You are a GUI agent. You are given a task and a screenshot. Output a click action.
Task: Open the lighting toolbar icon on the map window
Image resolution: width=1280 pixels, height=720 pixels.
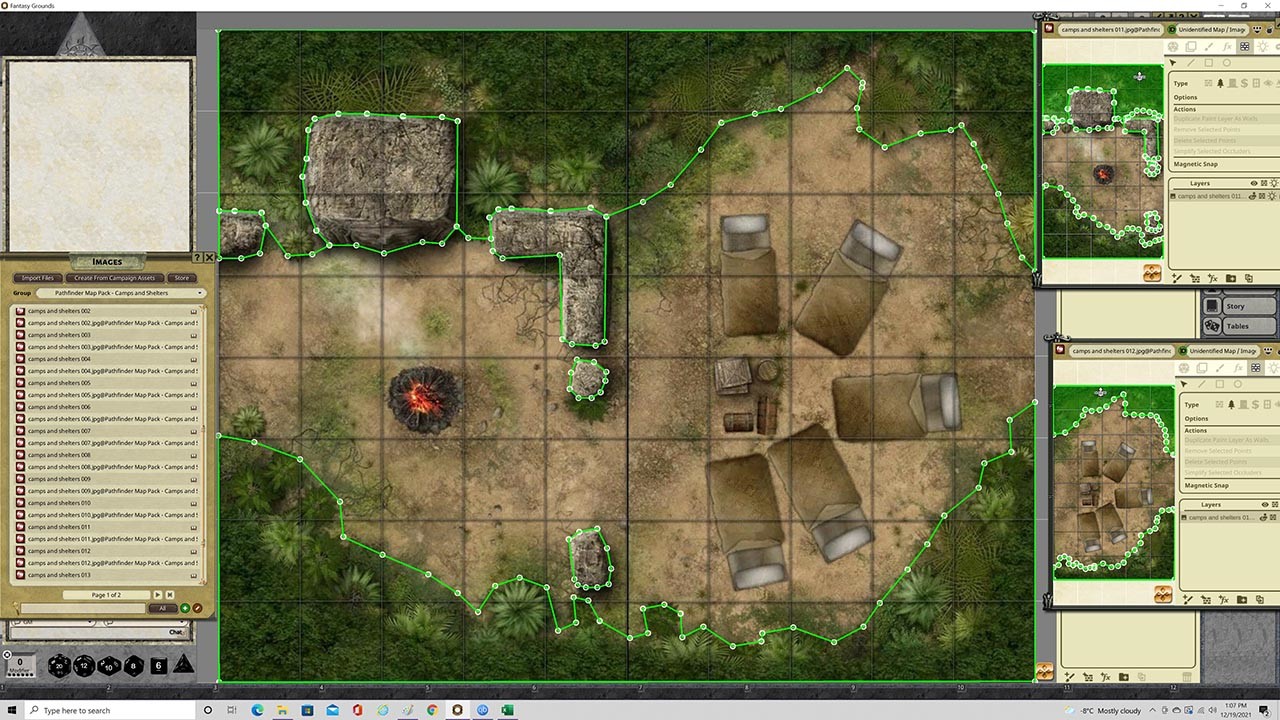tap(1263, 46)
